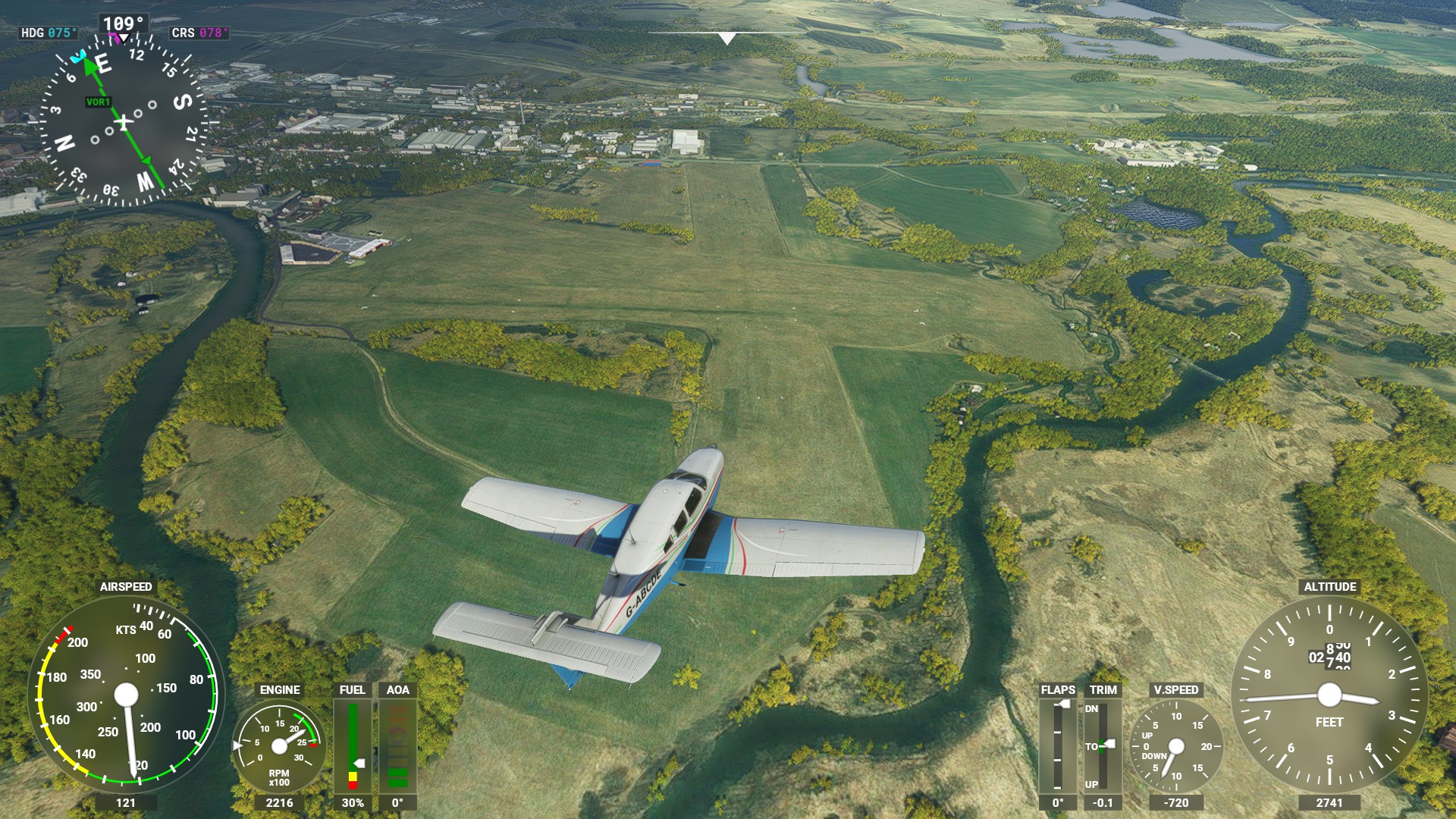Click the heading compass rose
The image size is (1456, 819).
tap(123, 121)
